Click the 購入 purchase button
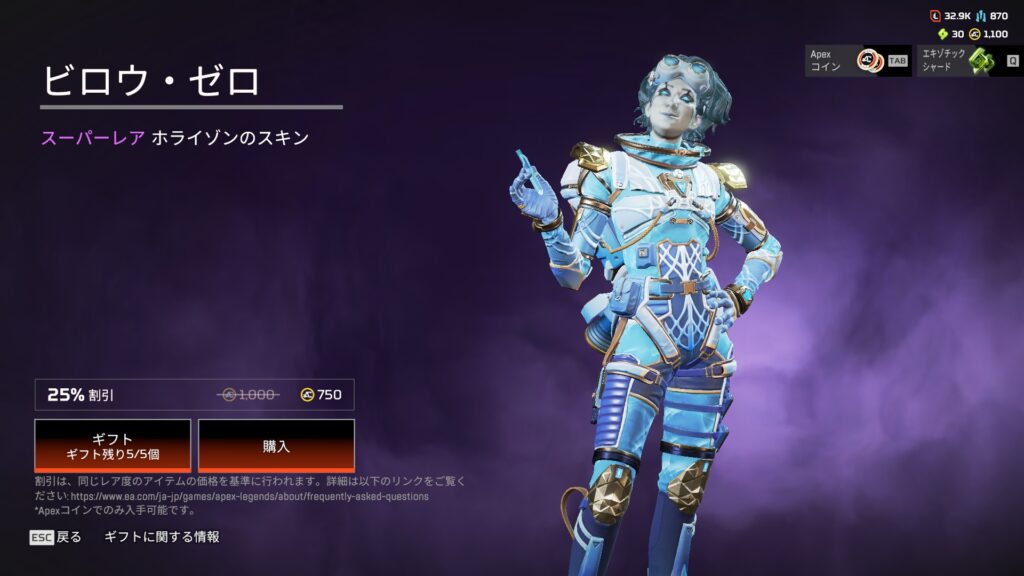The image size is (1024, 576). click(276, 445)
